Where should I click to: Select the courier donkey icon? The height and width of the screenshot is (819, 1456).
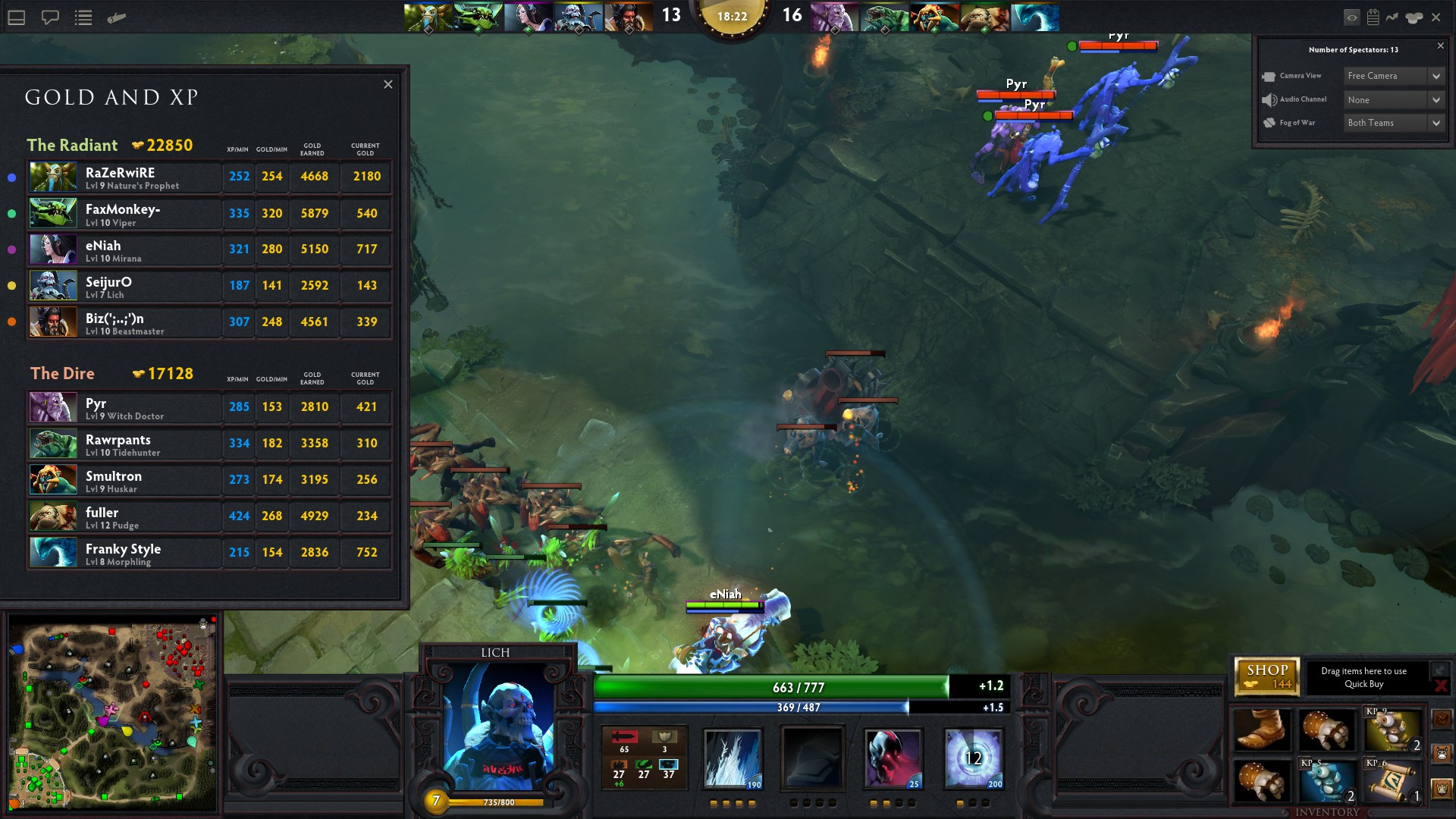[1442, 753]
